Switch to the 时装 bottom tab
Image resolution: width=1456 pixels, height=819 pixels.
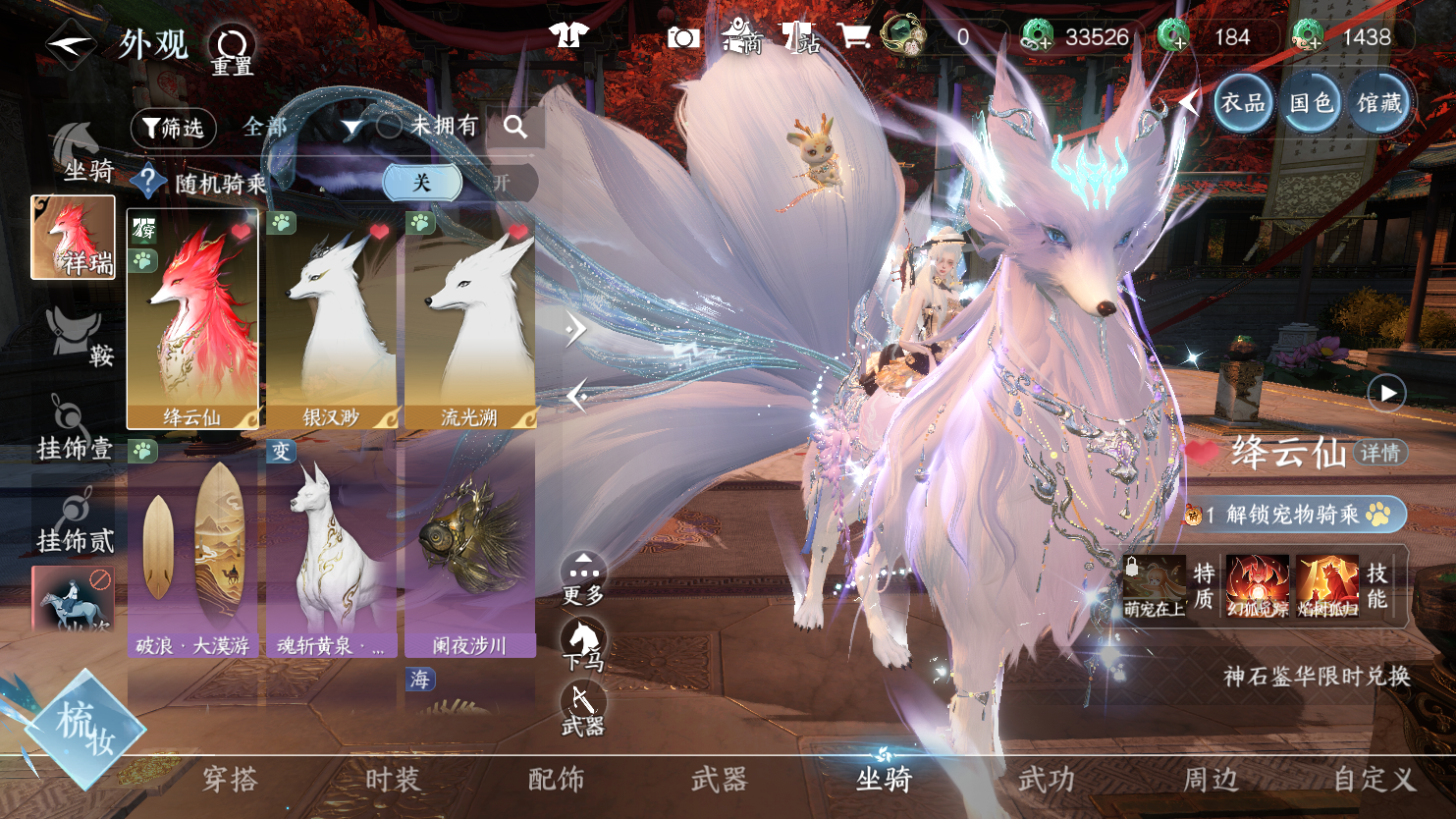[x=393, y=780]
